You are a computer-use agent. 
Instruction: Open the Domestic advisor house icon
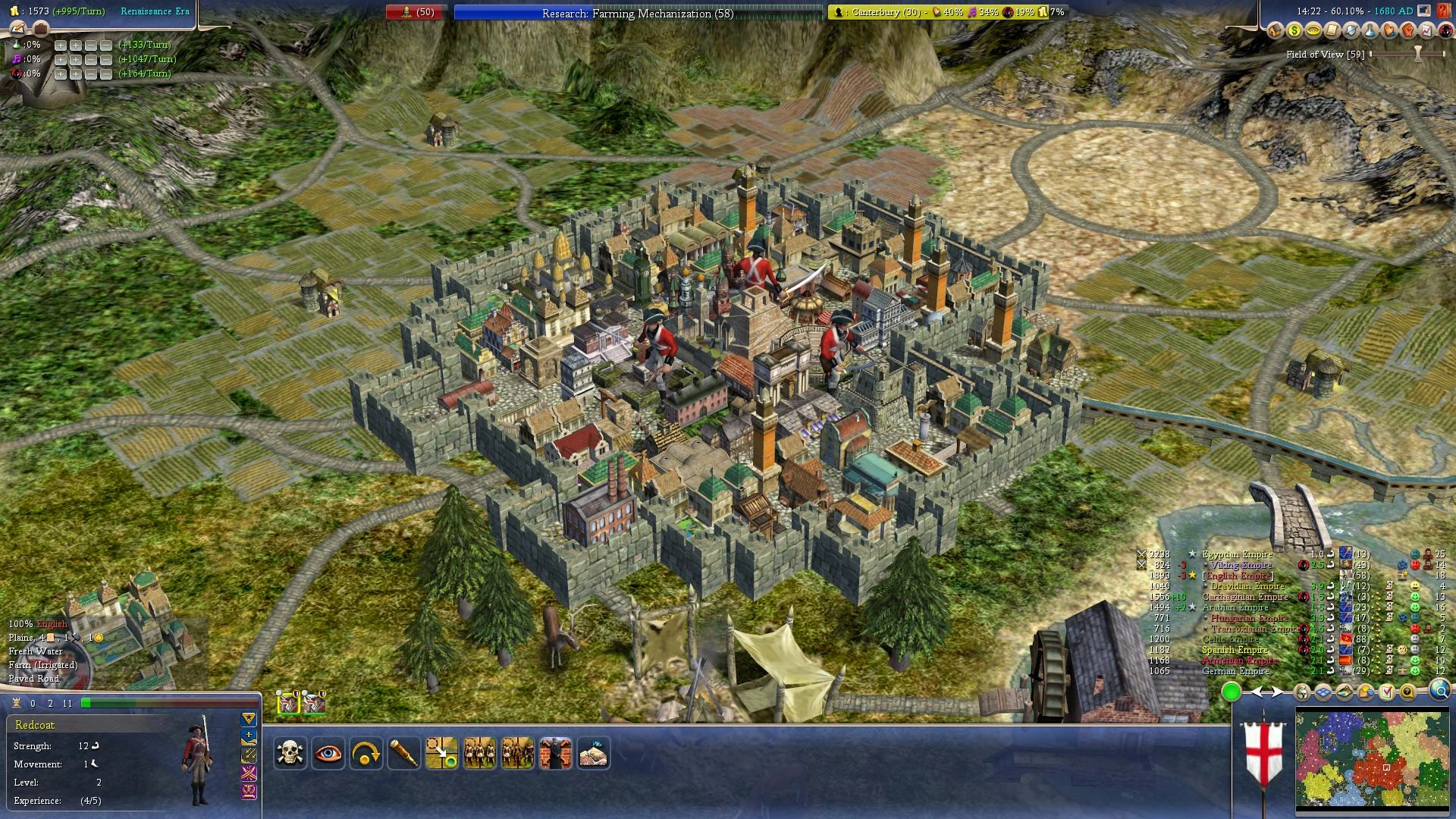pos(1275,31)
